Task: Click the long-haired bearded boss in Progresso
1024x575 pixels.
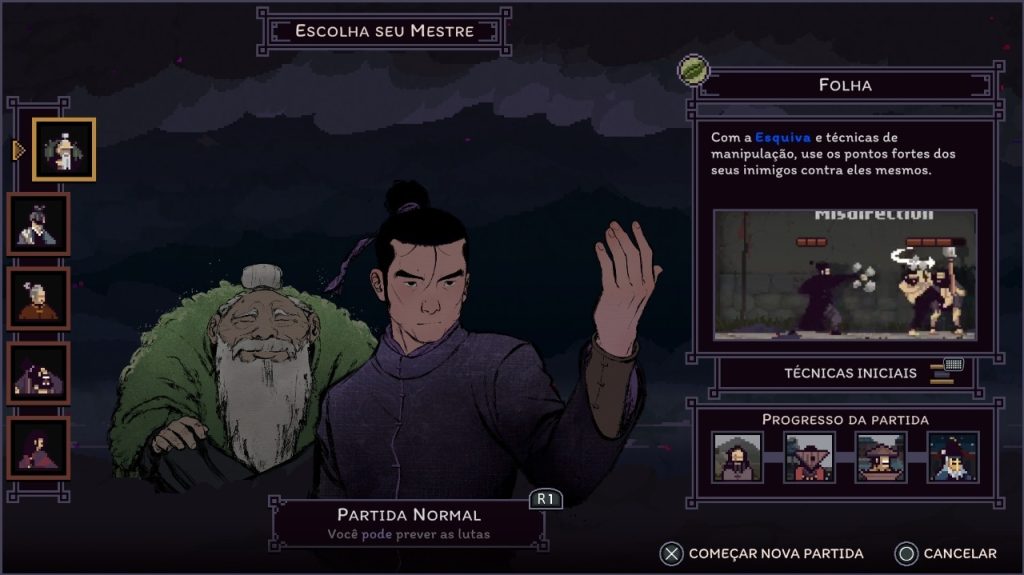Action: click(x=737, y=457)
